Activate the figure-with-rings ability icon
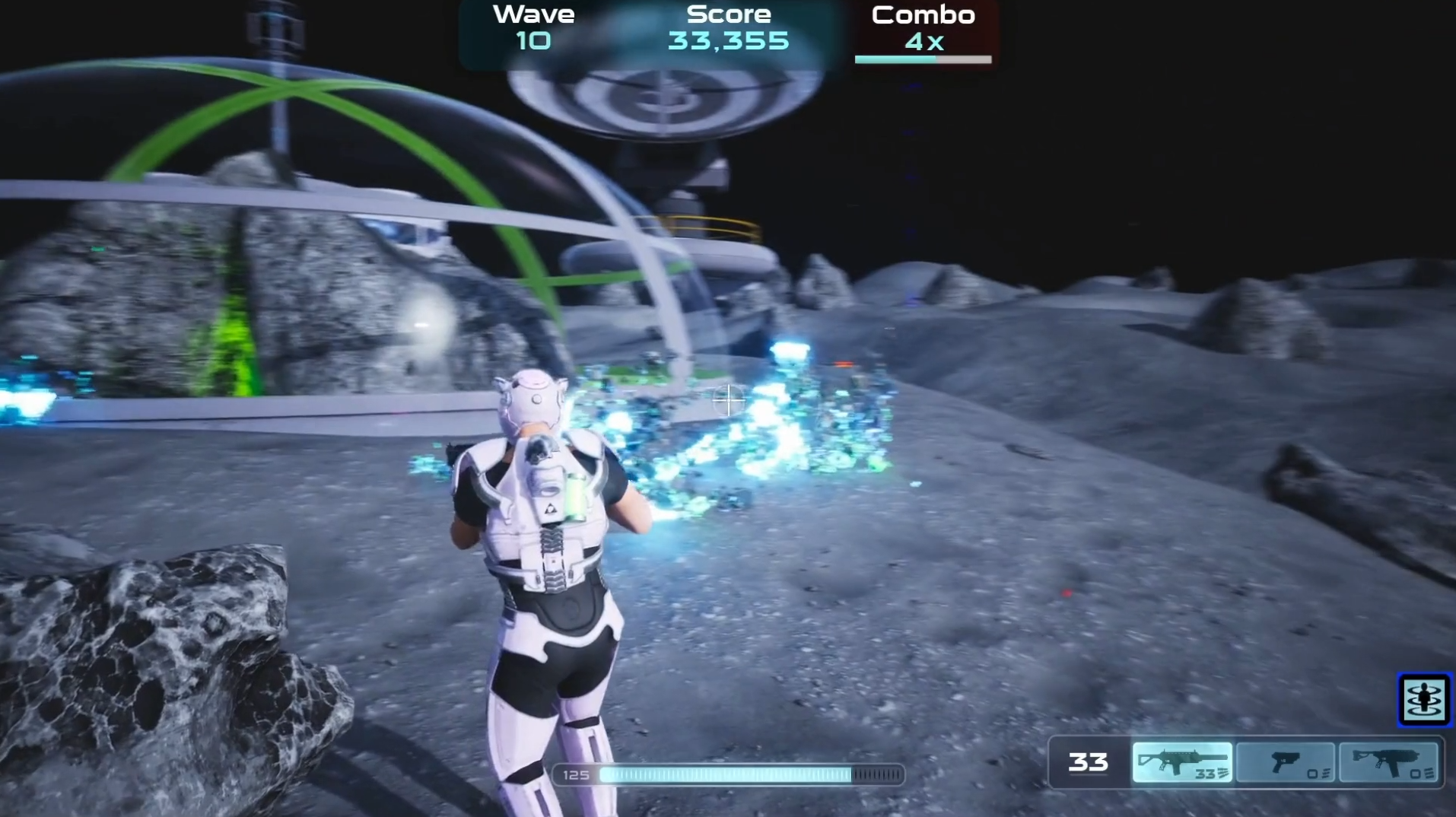 coord(1423,700)
